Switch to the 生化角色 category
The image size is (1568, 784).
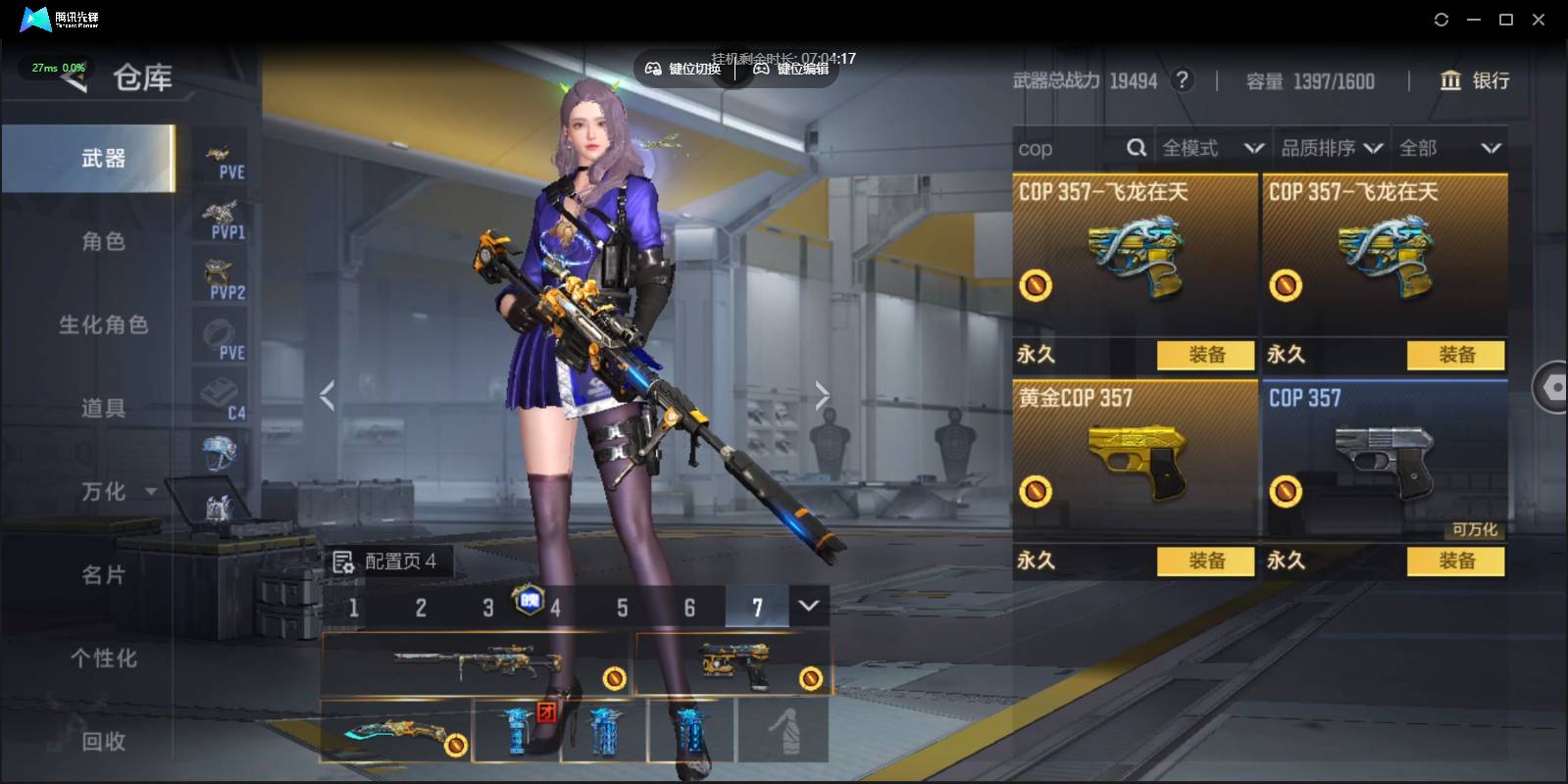(x=103, y=324)
